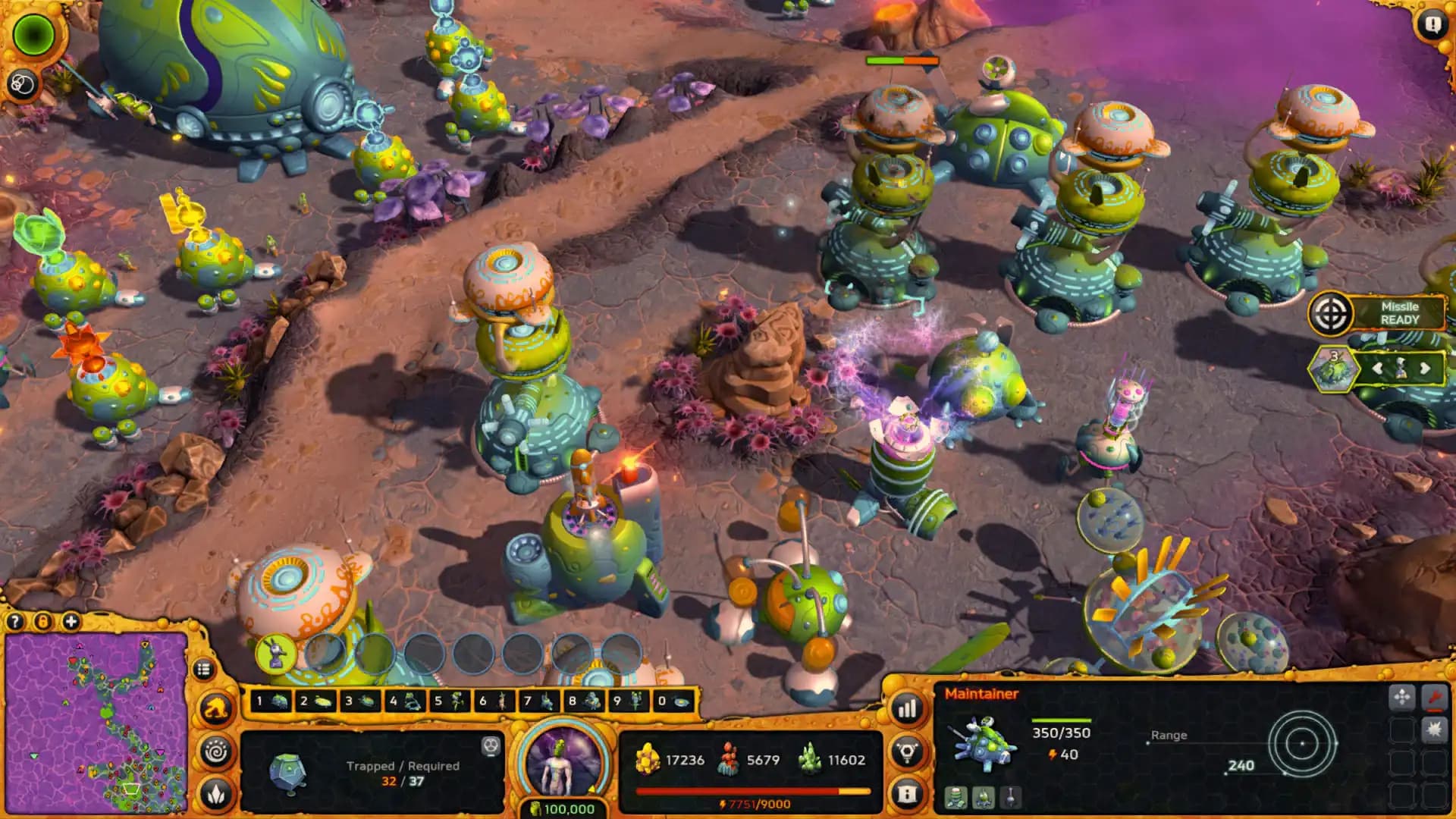Screen dimensions: 1456x819
Task: Open the spiral ability icon near the minimap
Action: [216, 751]
